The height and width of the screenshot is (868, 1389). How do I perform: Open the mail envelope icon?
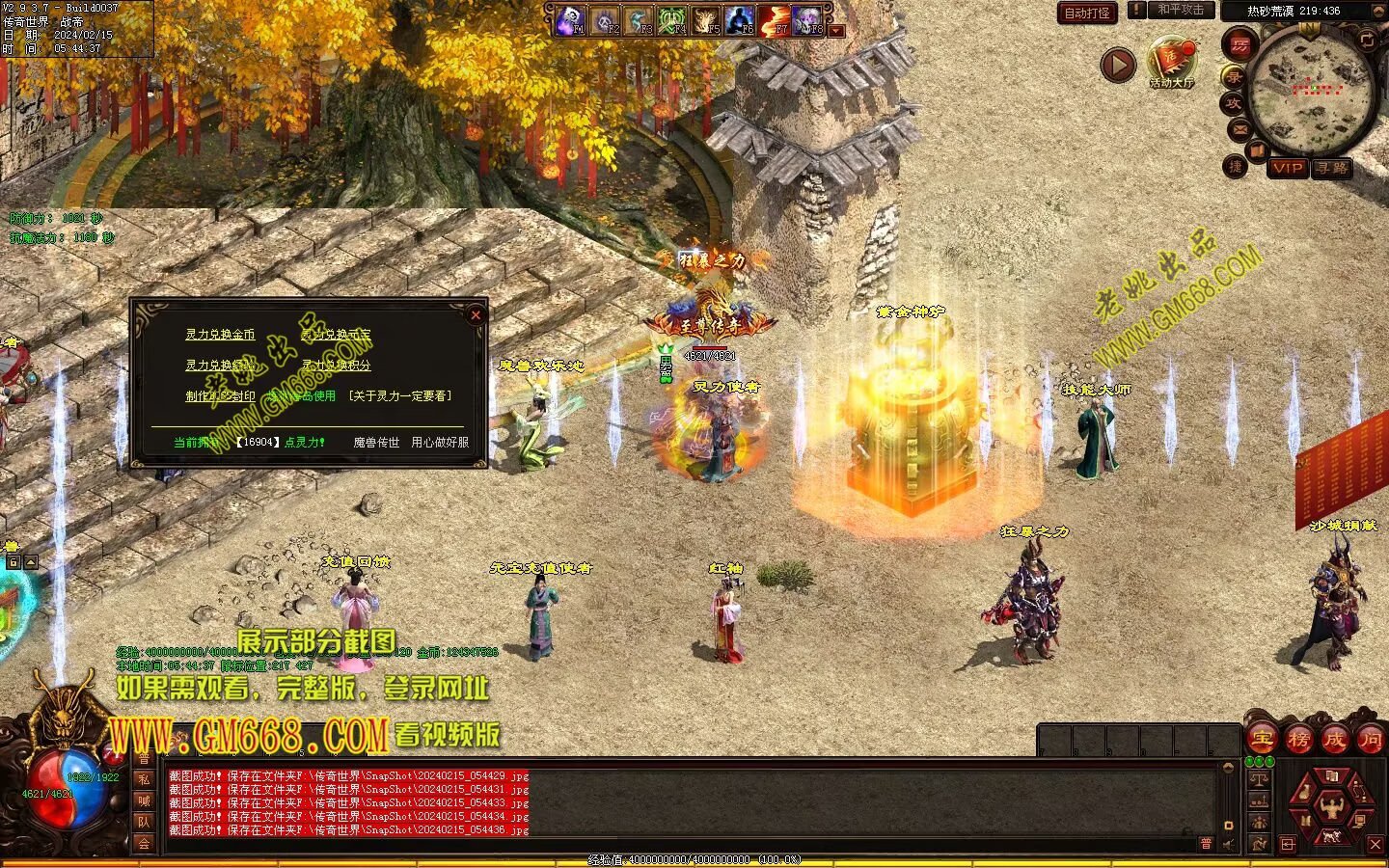coord(1239,129)
